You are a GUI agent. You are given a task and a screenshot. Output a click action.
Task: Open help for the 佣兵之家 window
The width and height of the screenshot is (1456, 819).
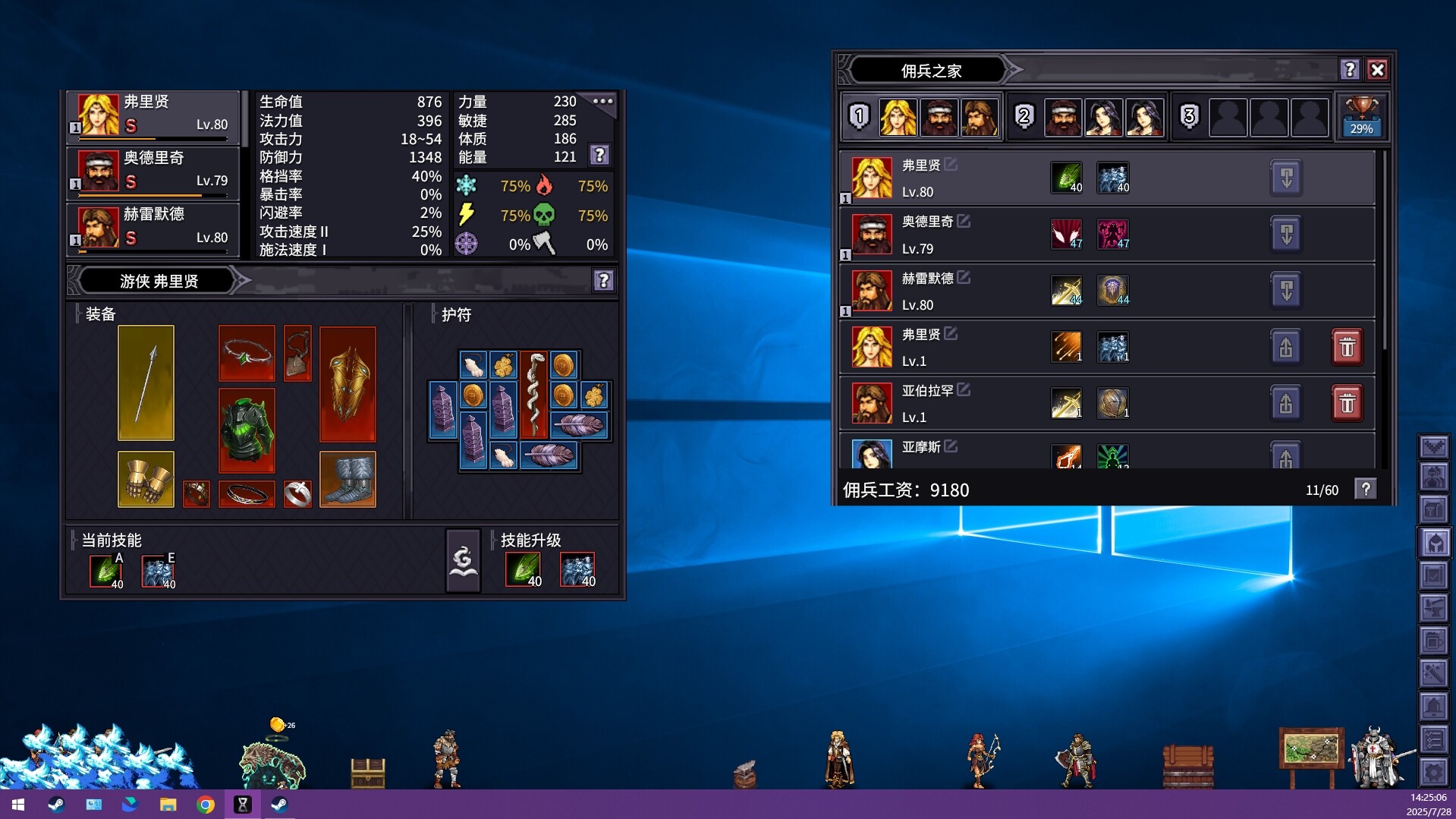click(1349, 70)
